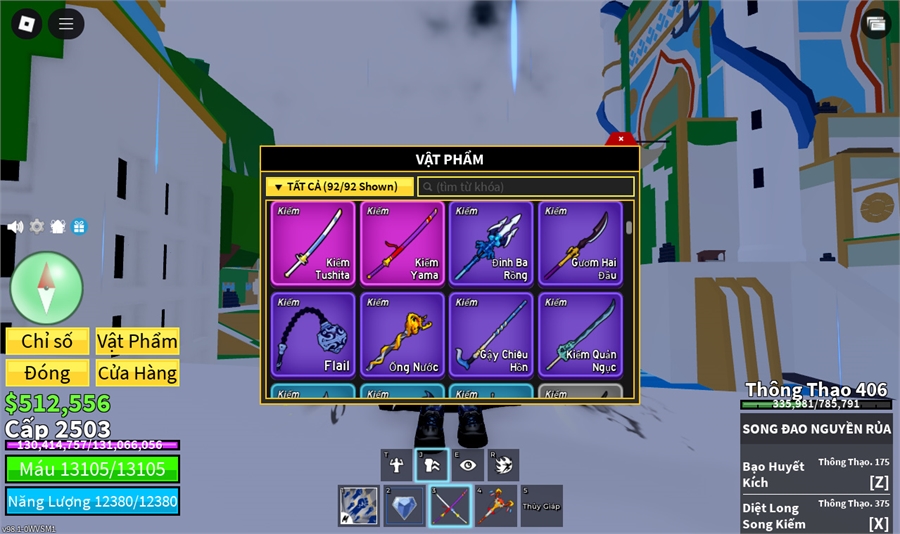This screenshot has width=900, height=534.
Task: Select the Kiếm Tushita sword
Action: 313,243
